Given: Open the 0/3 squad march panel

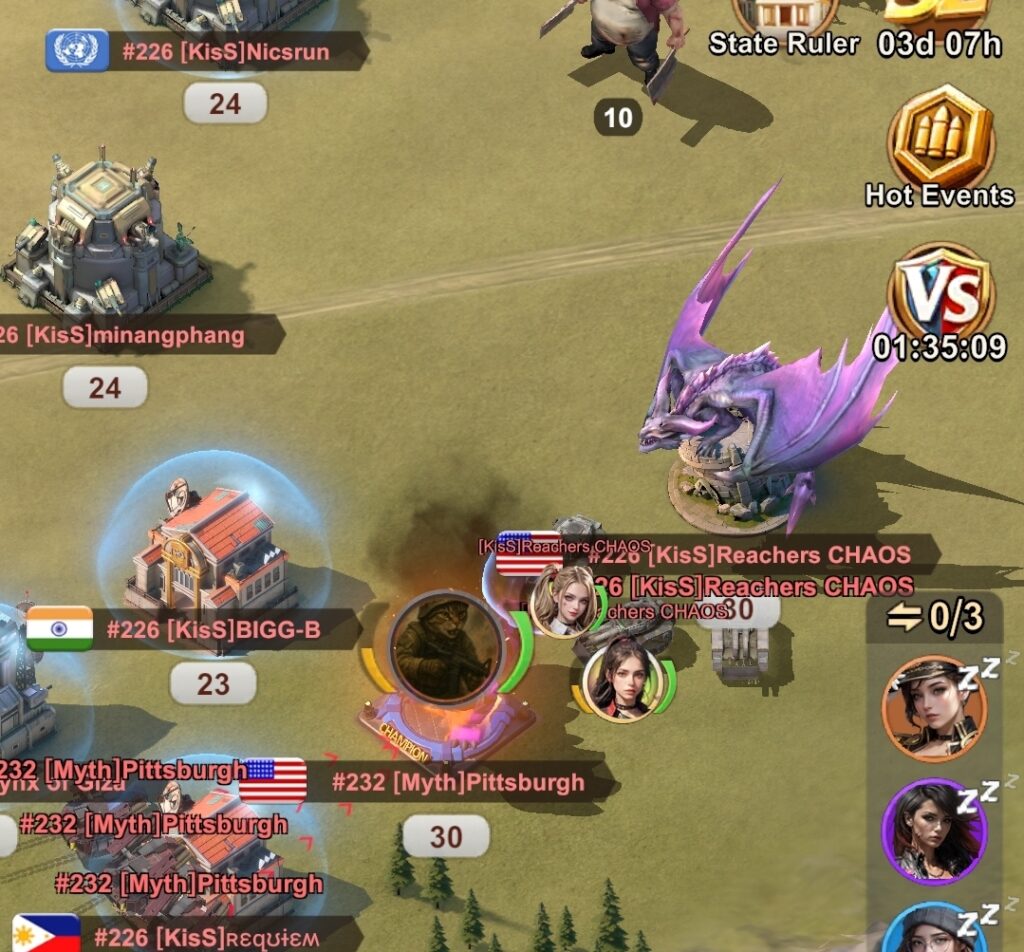Looking at the screenshot, I should 933,618.
